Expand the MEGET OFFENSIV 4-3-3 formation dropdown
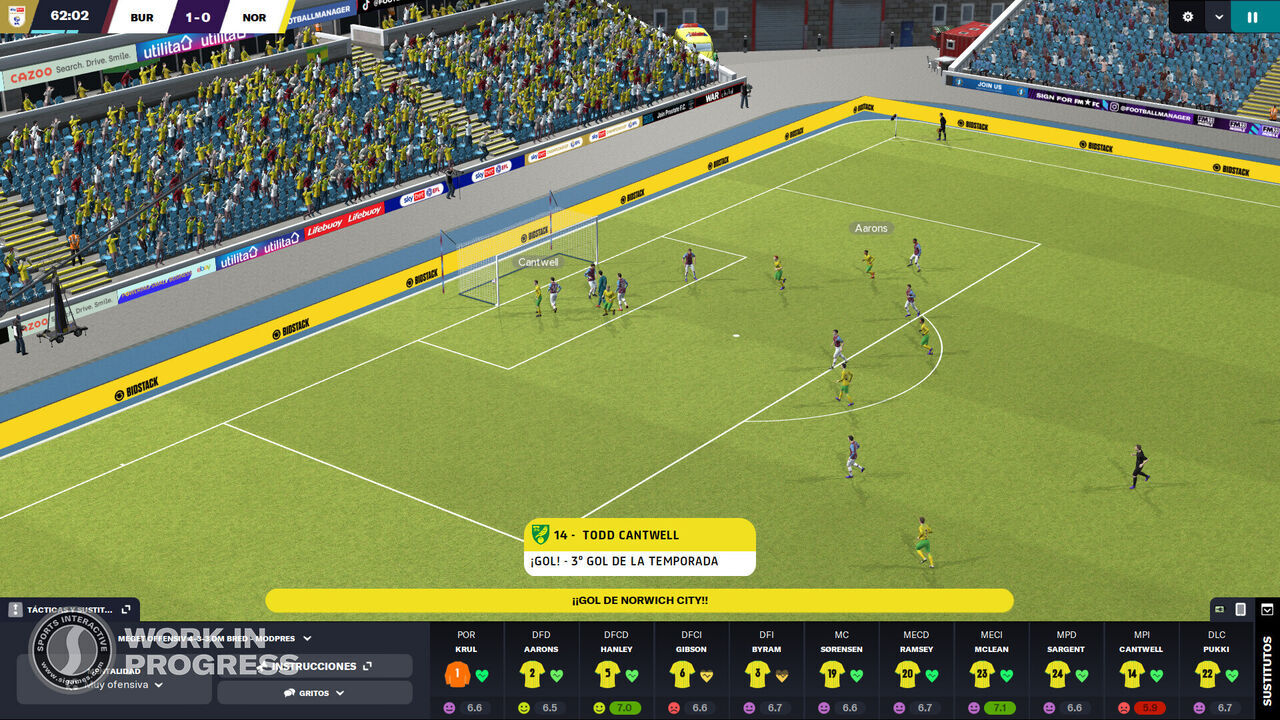This screenshot has height=720, width=1280. 306,637
